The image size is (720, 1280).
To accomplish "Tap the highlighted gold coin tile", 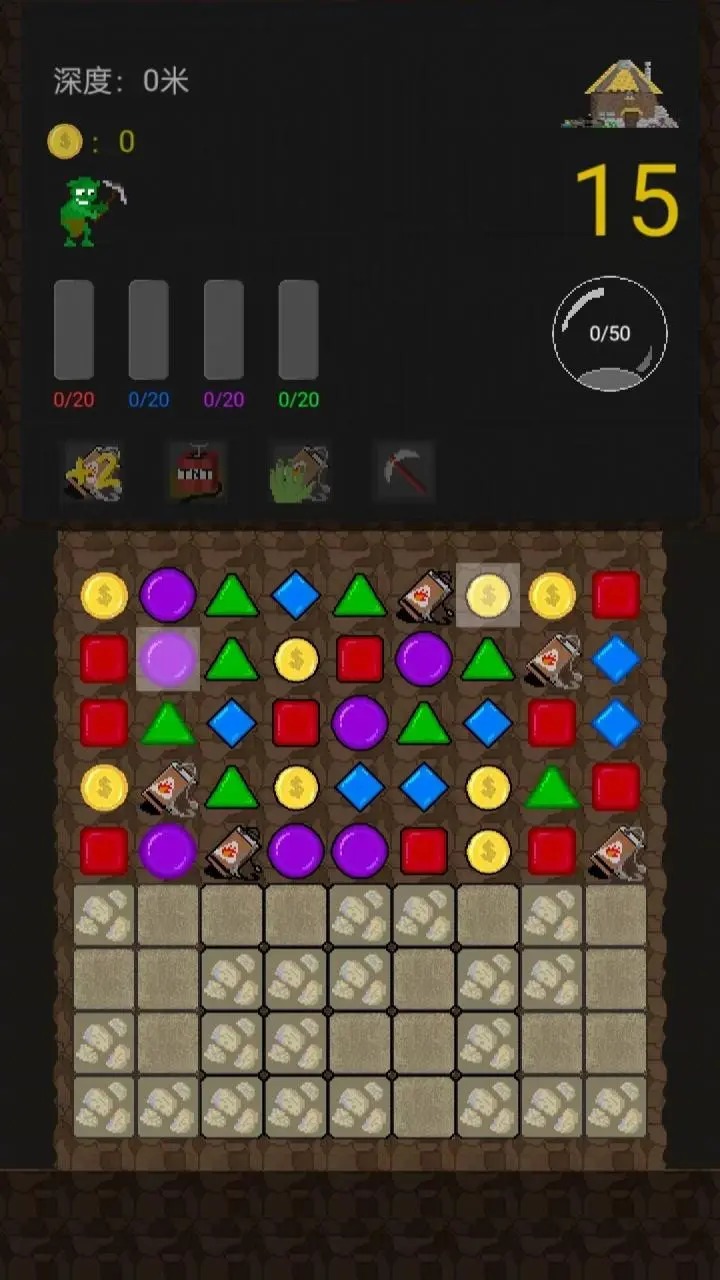I will click(x=488, y=596).
